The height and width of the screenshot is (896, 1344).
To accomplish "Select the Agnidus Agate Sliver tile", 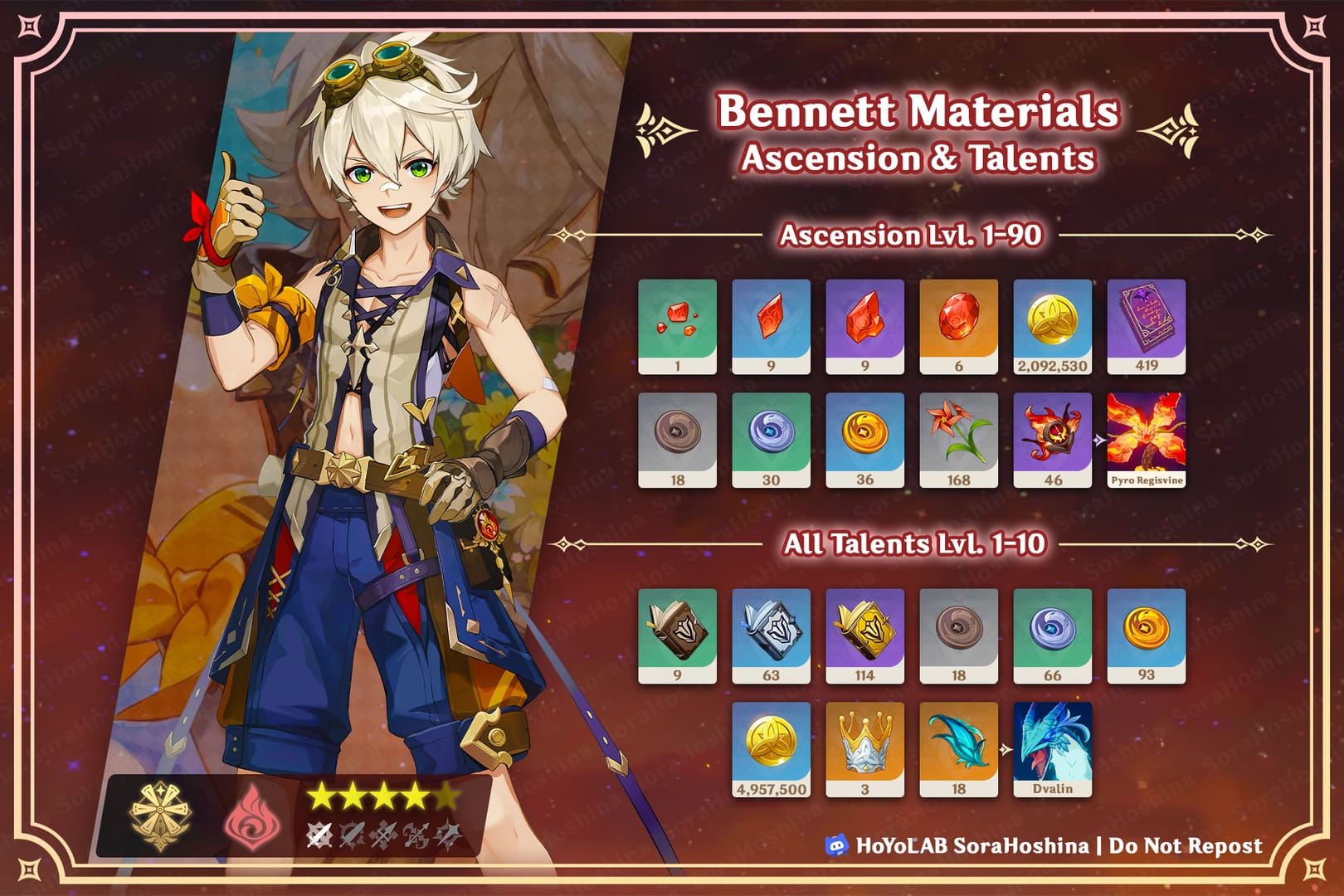I will click(x=677, y=326).
